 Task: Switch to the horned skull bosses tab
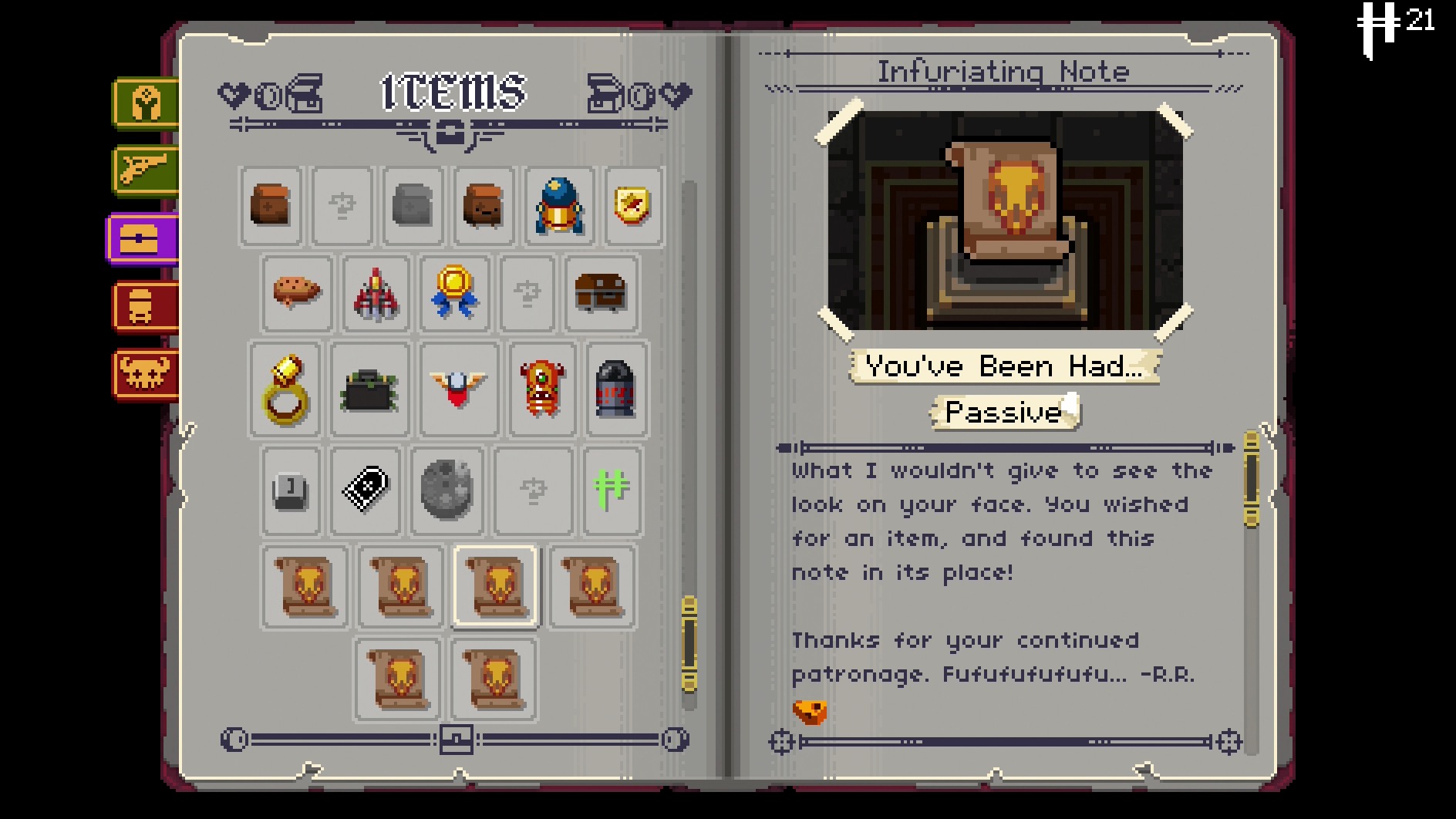coord(145,374)
